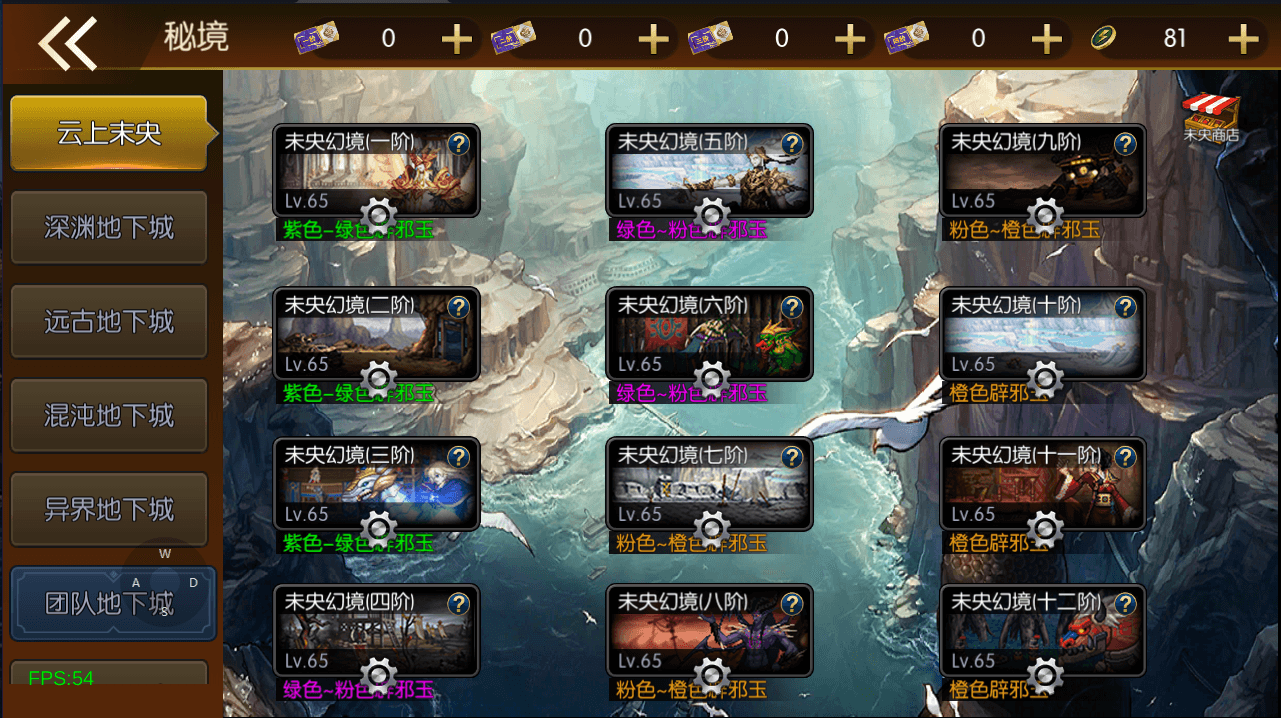Viewport: 1281px width, 718px height.
Task: Choose the 混沌地下城 tab
Action: [109, 415]
